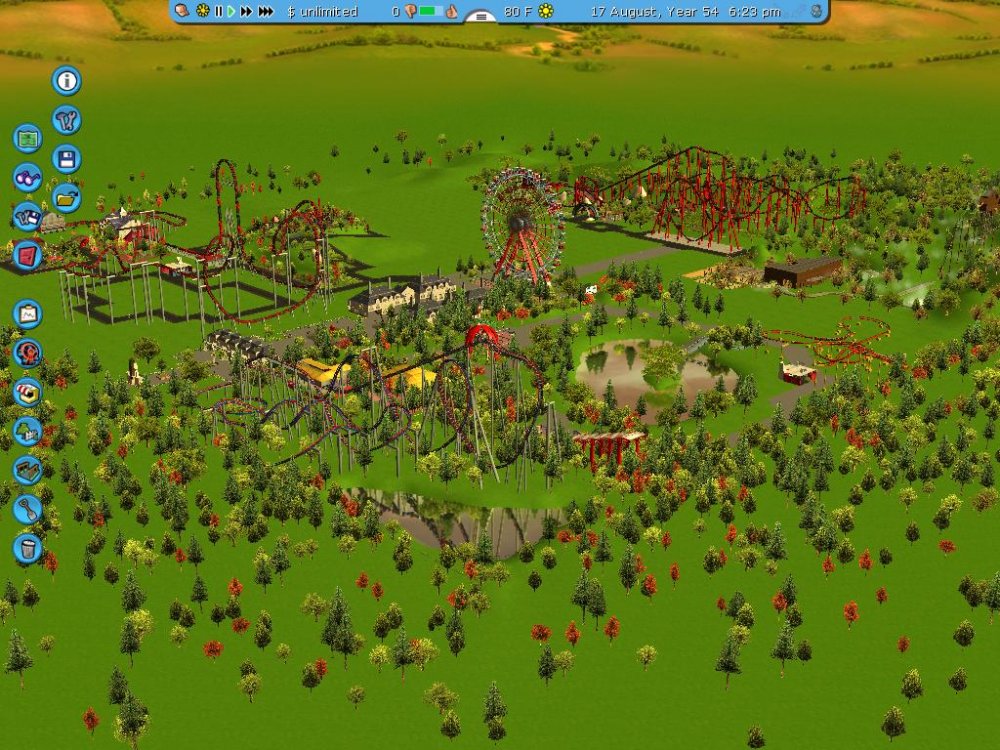The image size is (1000, 750).
Task: Activate the trash can delete tool
Action: click(28, 548)
